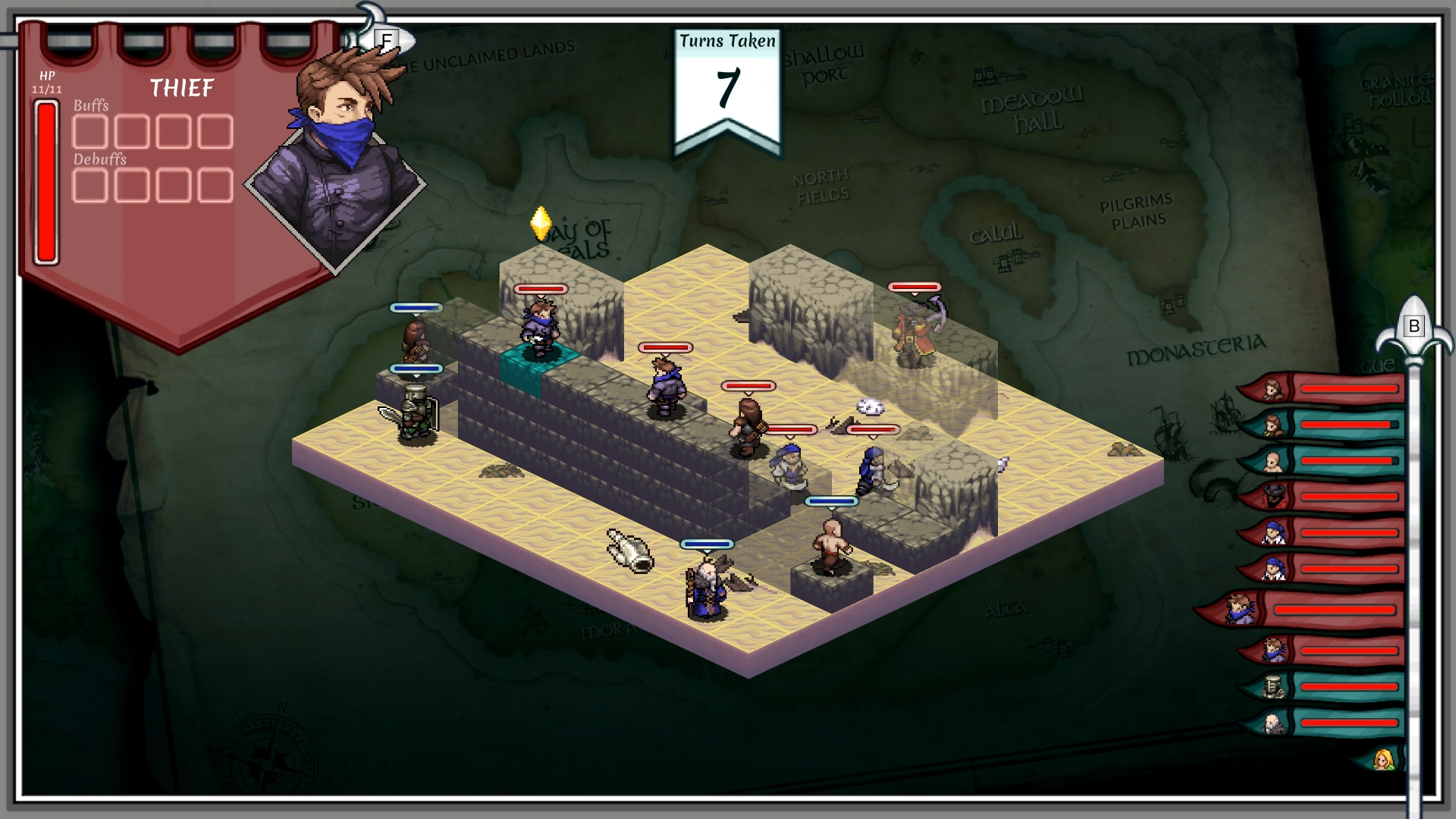The width and height of the screenshot is (1456, 819).
Task: Select the bald monk turn-order entry
Action: (1319, 461)
